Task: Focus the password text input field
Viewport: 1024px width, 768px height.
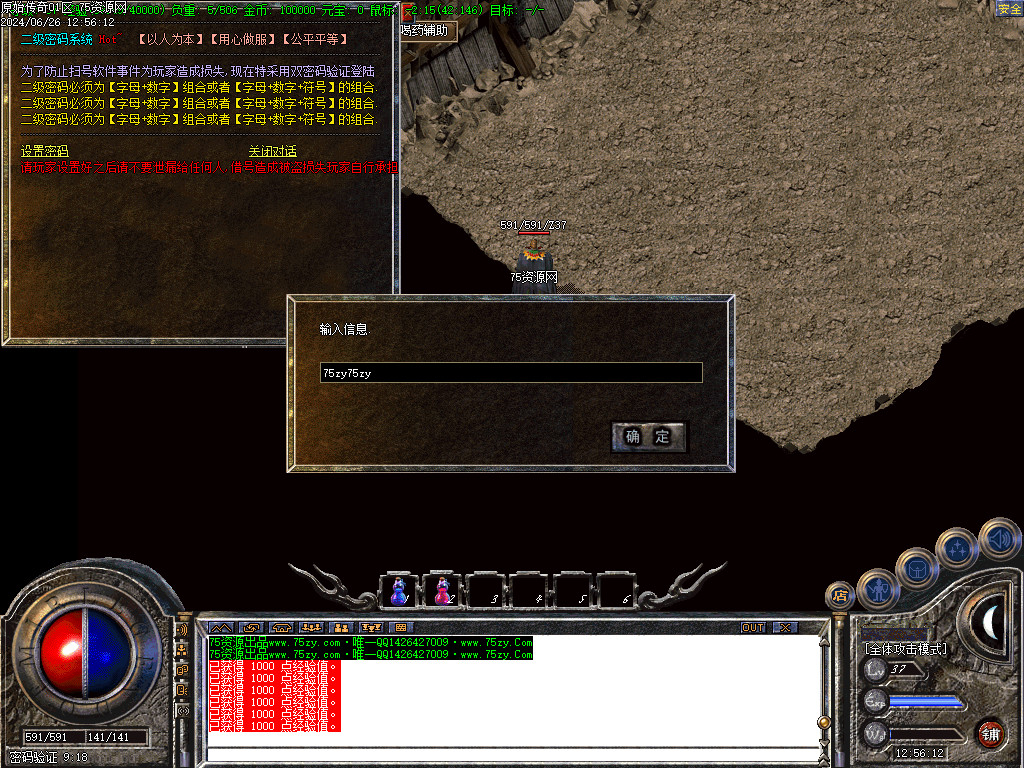Action: point(511,373)
